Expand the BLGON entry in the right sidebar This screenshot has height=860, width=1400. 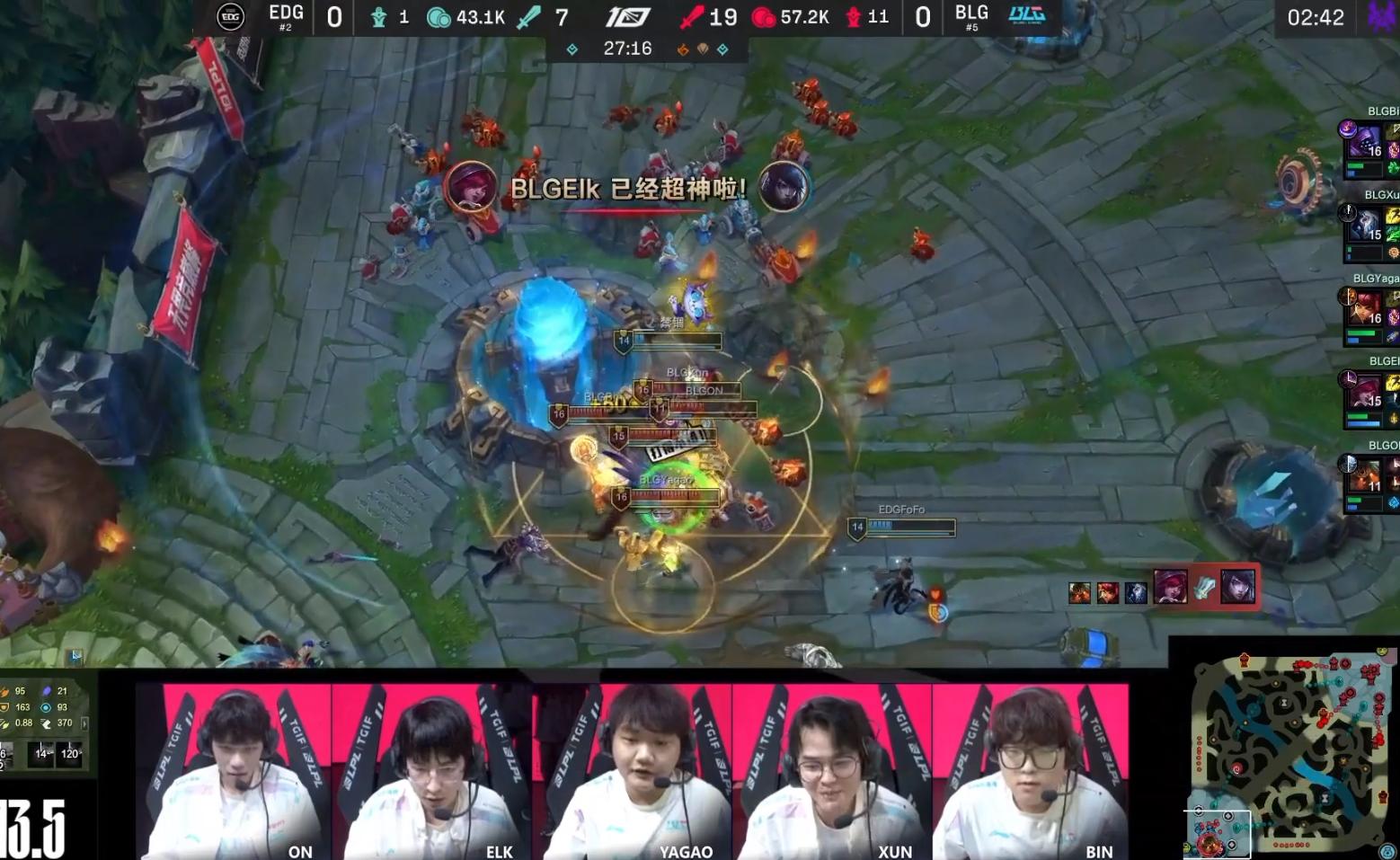click(x=1366, y=479)
